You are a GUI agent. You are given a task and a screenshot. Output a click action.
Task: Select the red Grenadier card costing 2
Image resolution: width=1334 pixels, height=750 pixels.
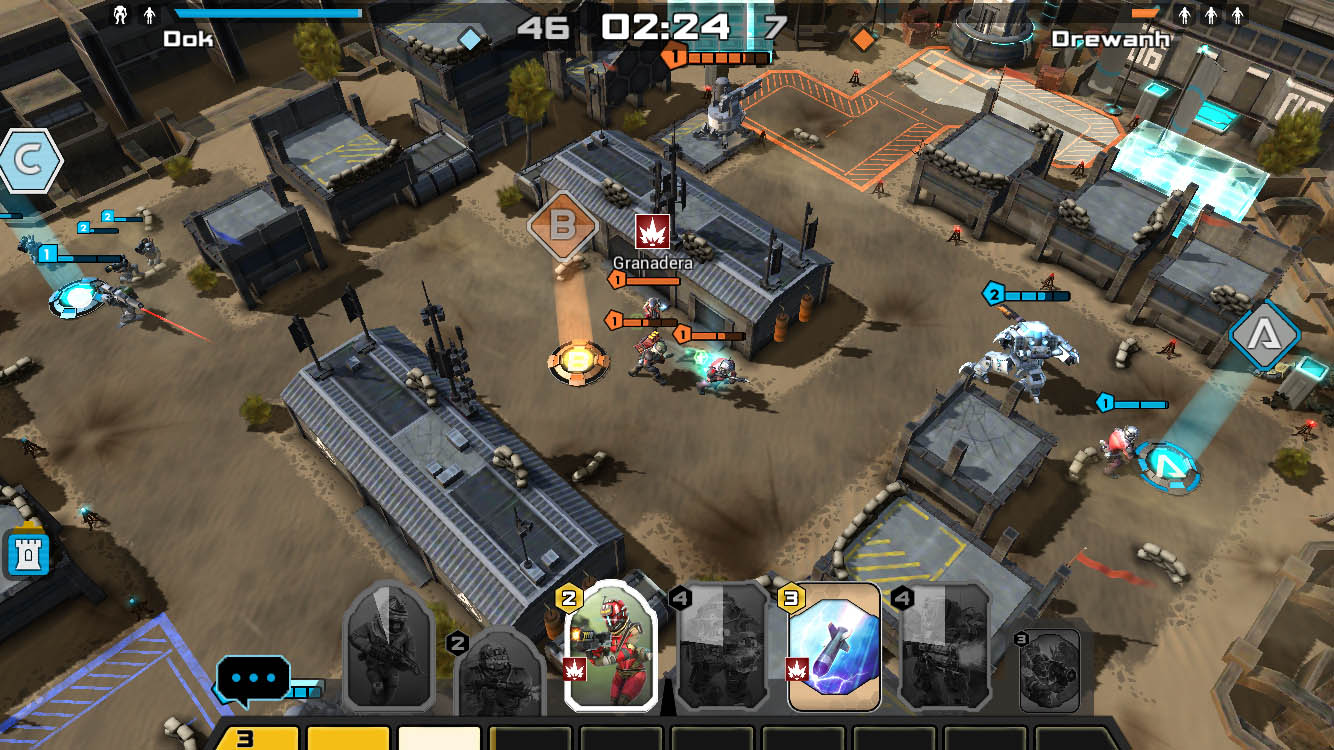(x=609, y=645)
